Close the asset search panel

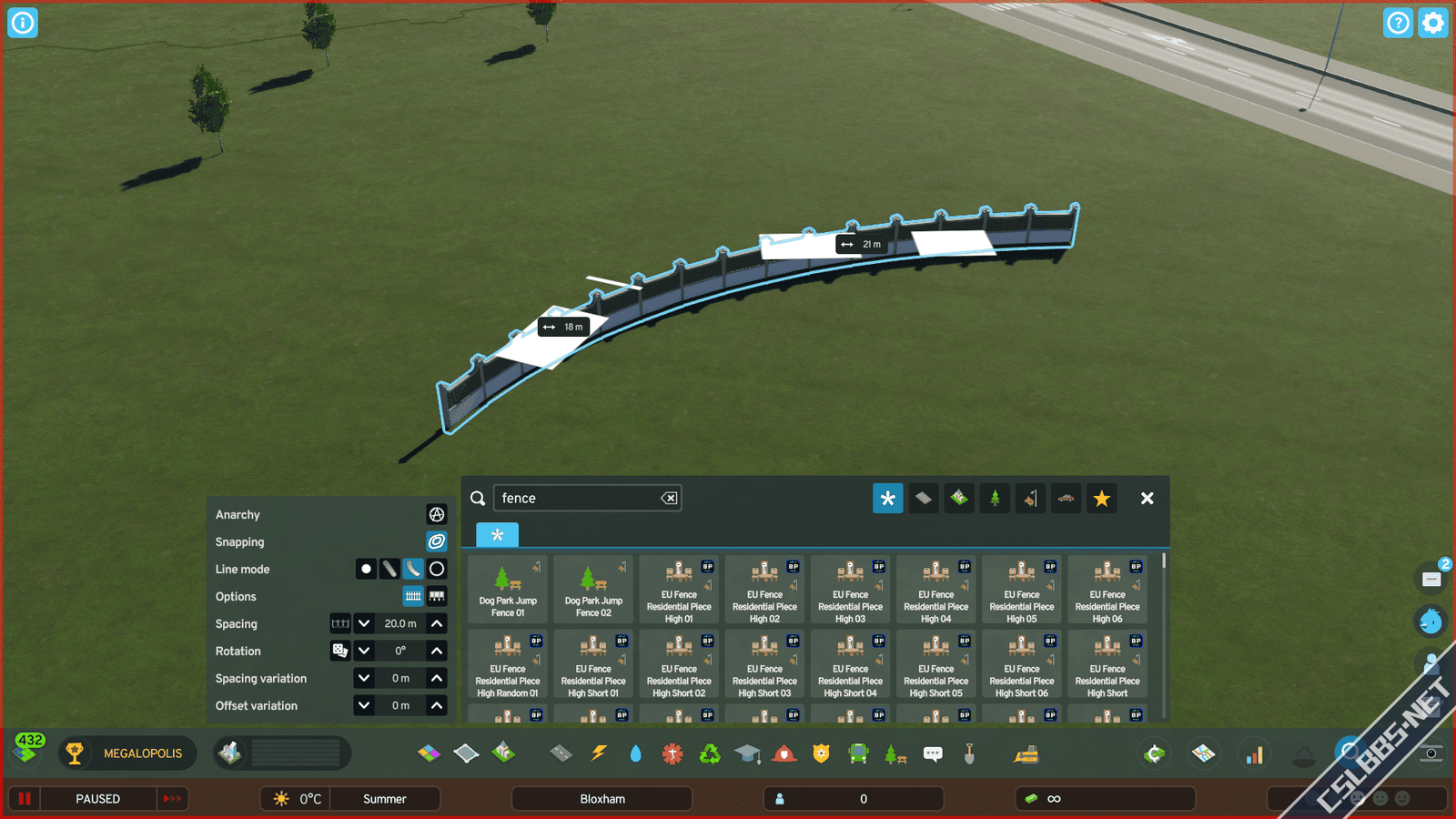(1147, 499)
